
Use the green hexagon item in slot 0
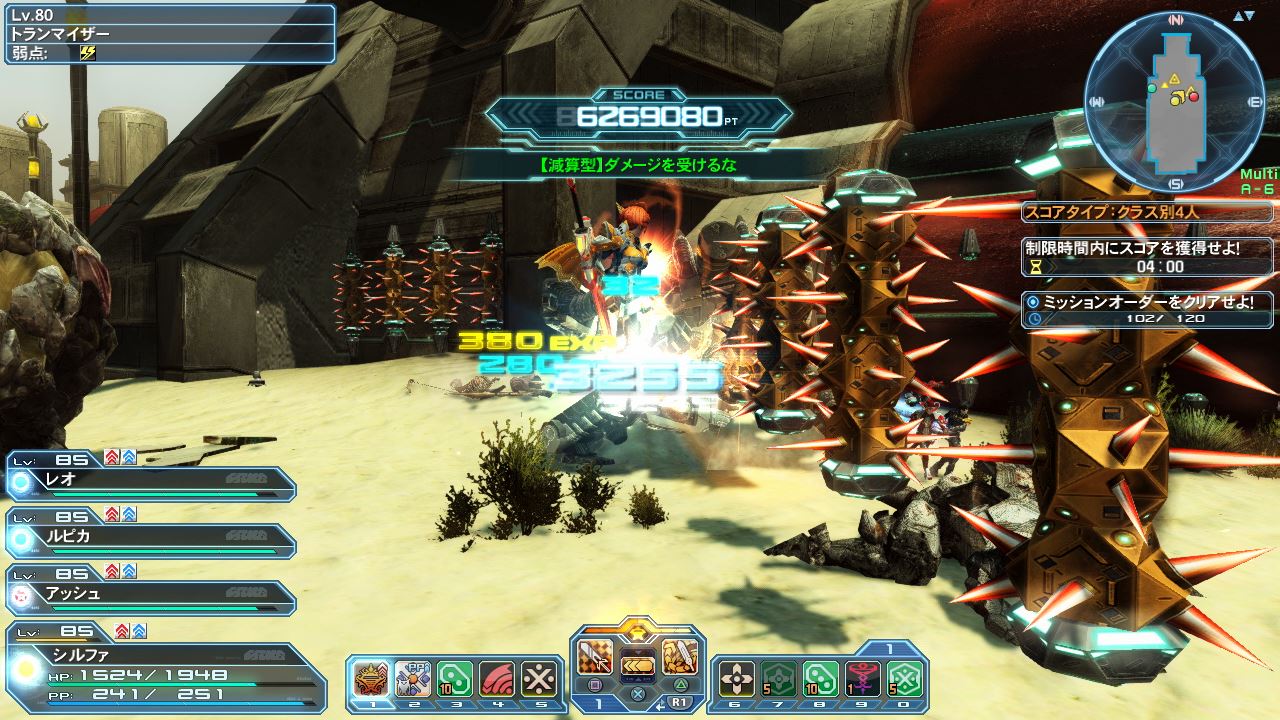coord(903,678)
